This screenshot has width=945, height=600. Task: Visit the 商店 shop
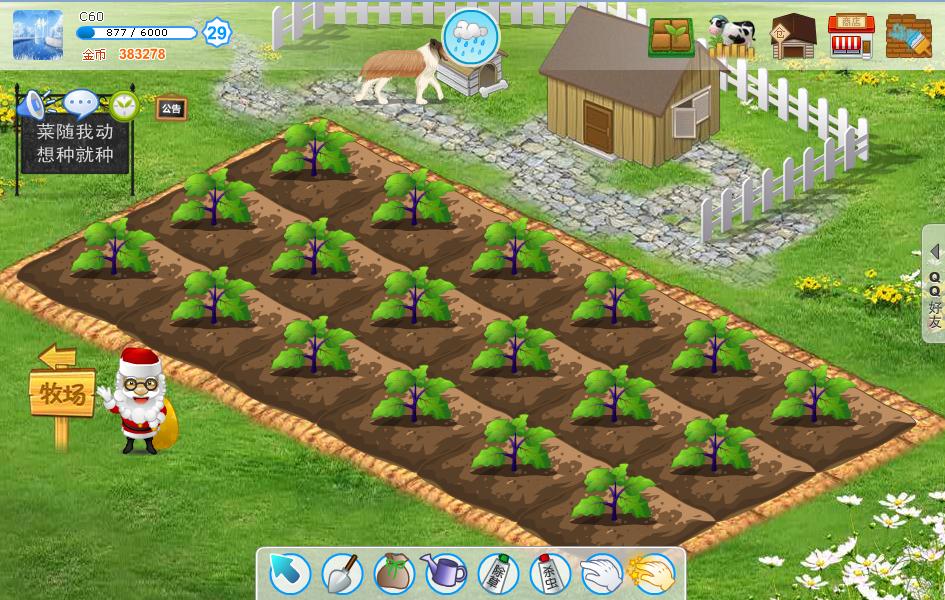851,37
